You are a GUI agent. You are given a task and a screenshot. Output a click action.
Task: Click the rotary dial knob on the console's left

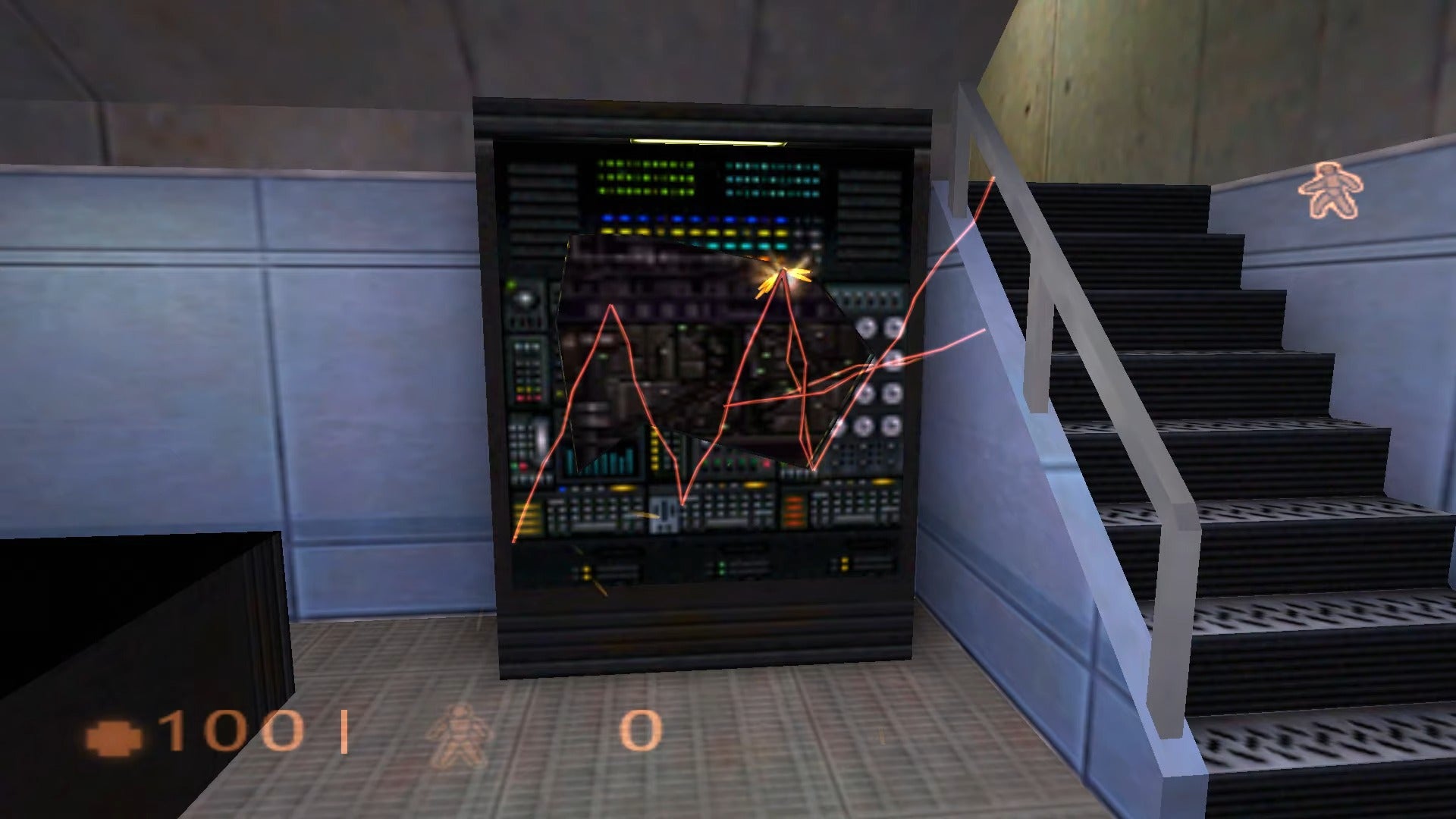[525, 300]
